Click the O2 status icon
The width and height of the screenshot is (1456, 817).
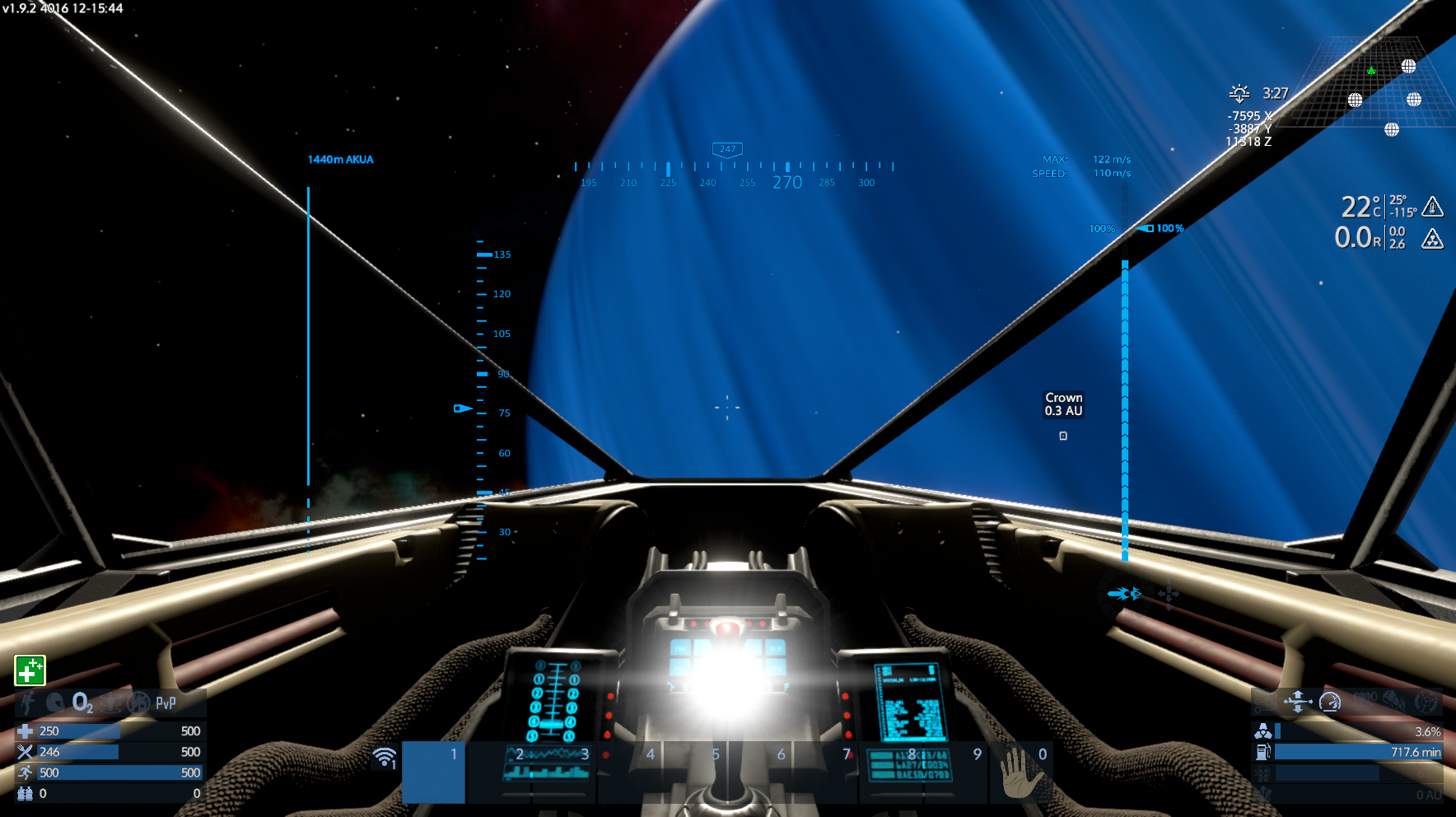pyautogui.click(x=82, y=703)
